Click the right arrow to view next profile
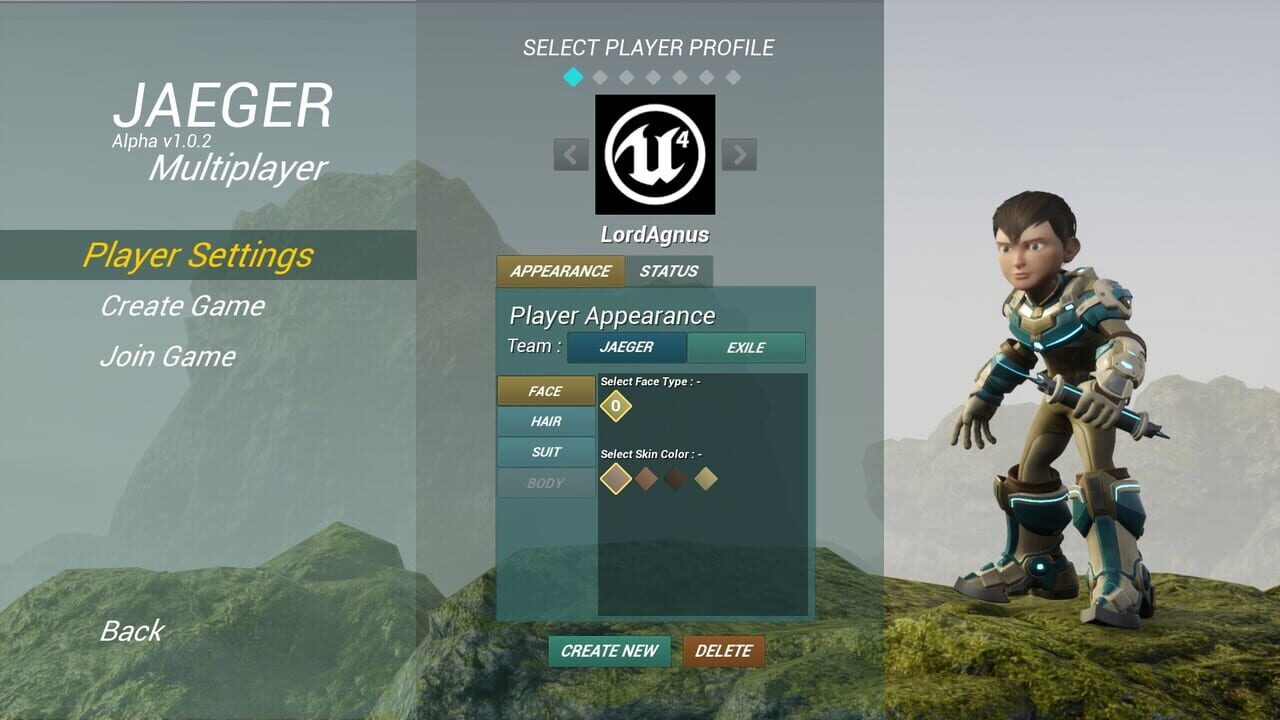This screenshot has height=720, width=1280. tap(740, 155)
